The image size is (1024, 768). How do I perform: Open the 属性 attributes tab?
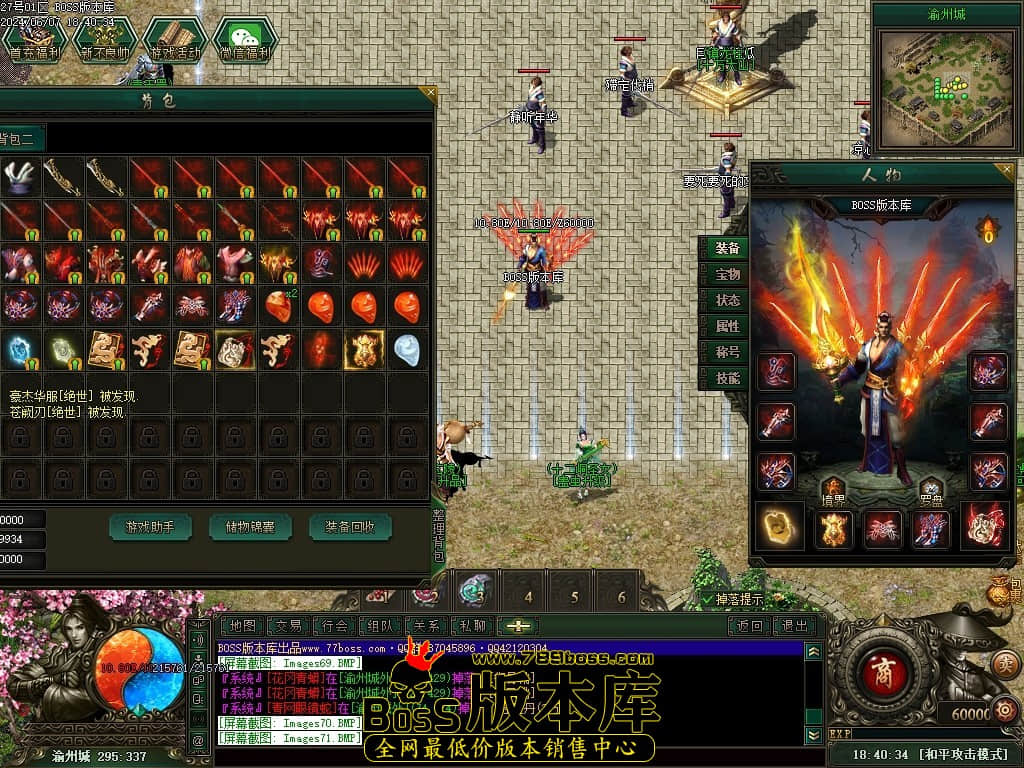click(x=728, y=326)
